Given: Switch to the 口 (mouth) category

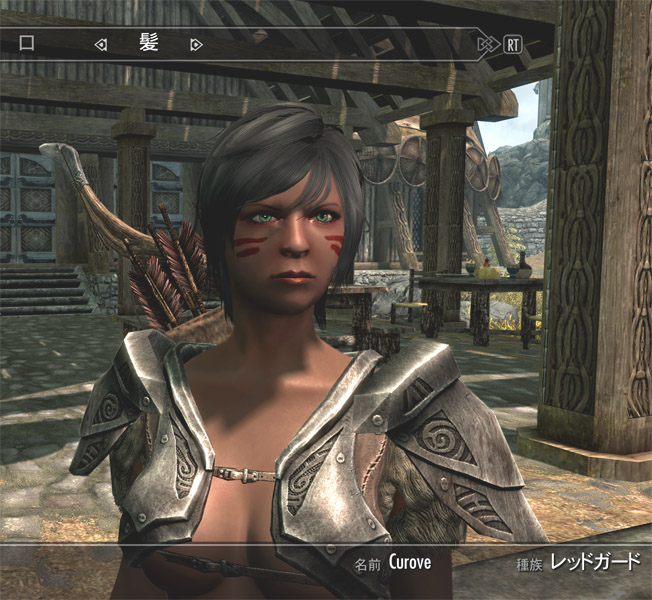Looking at the screenshot, I should tap(27, 44).
